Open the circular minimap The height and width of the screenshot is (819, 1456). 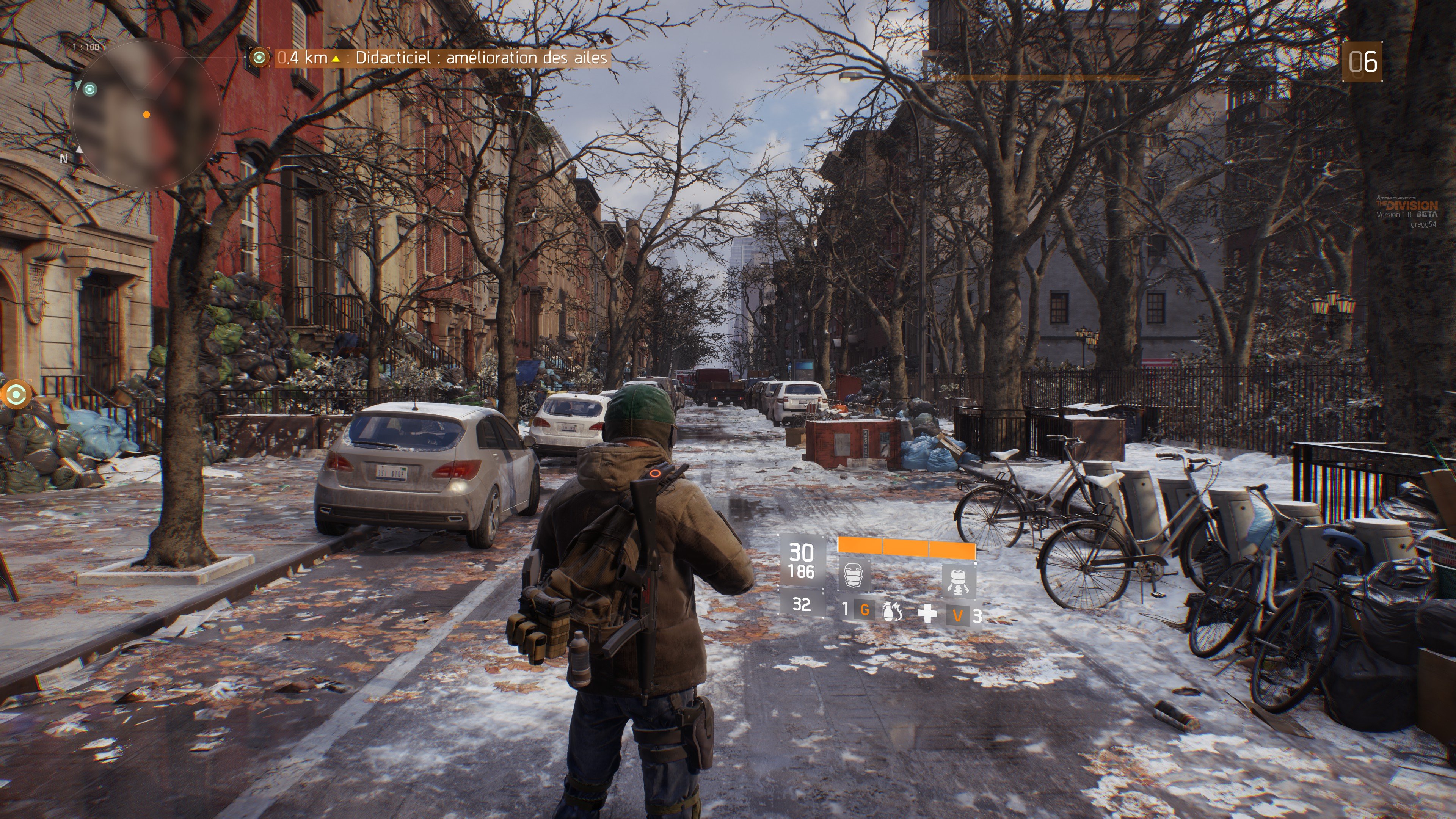point(146,115)
